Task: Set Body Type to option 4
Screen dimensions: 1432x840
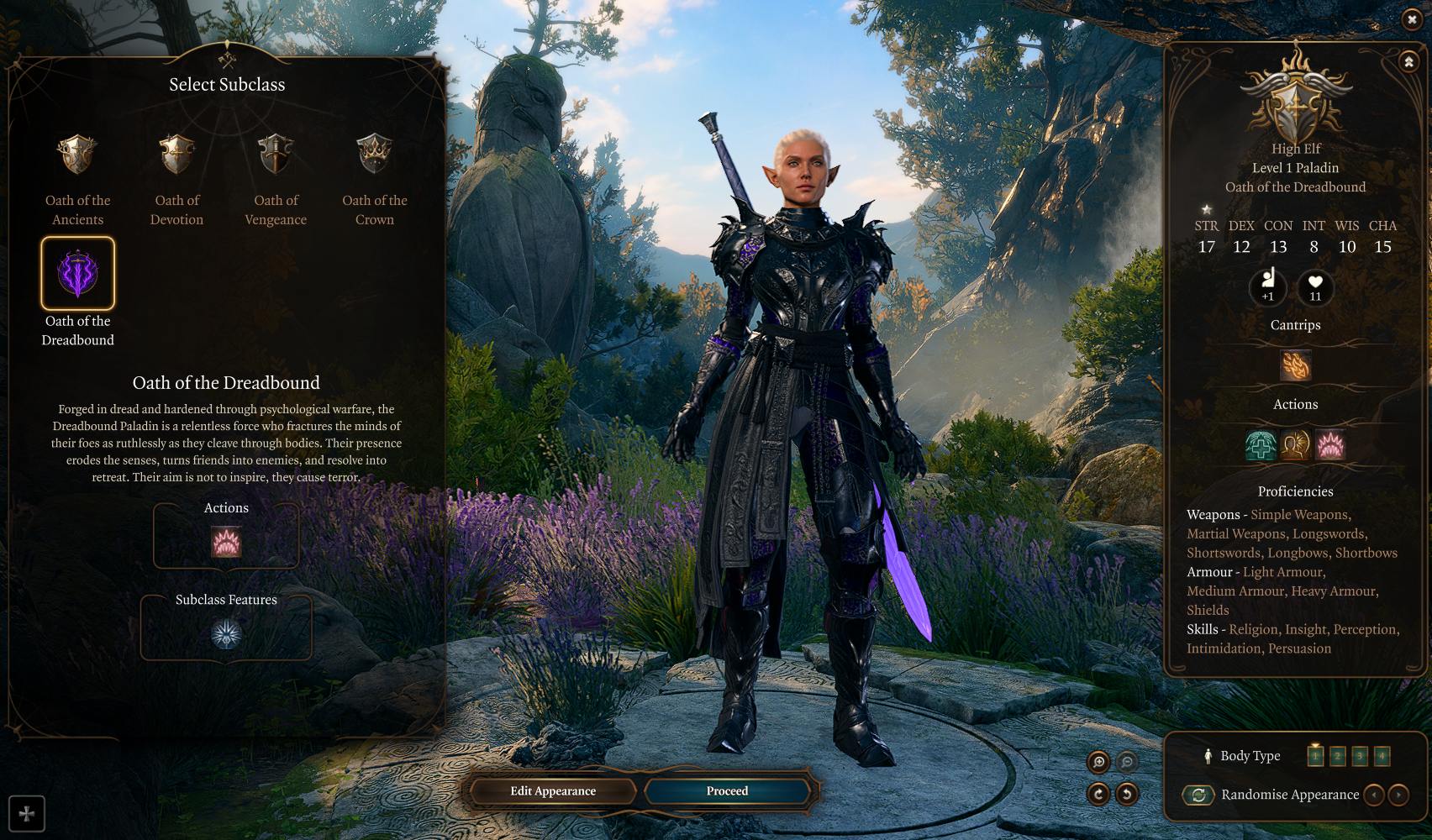Action: click(x=1382, y=756)
